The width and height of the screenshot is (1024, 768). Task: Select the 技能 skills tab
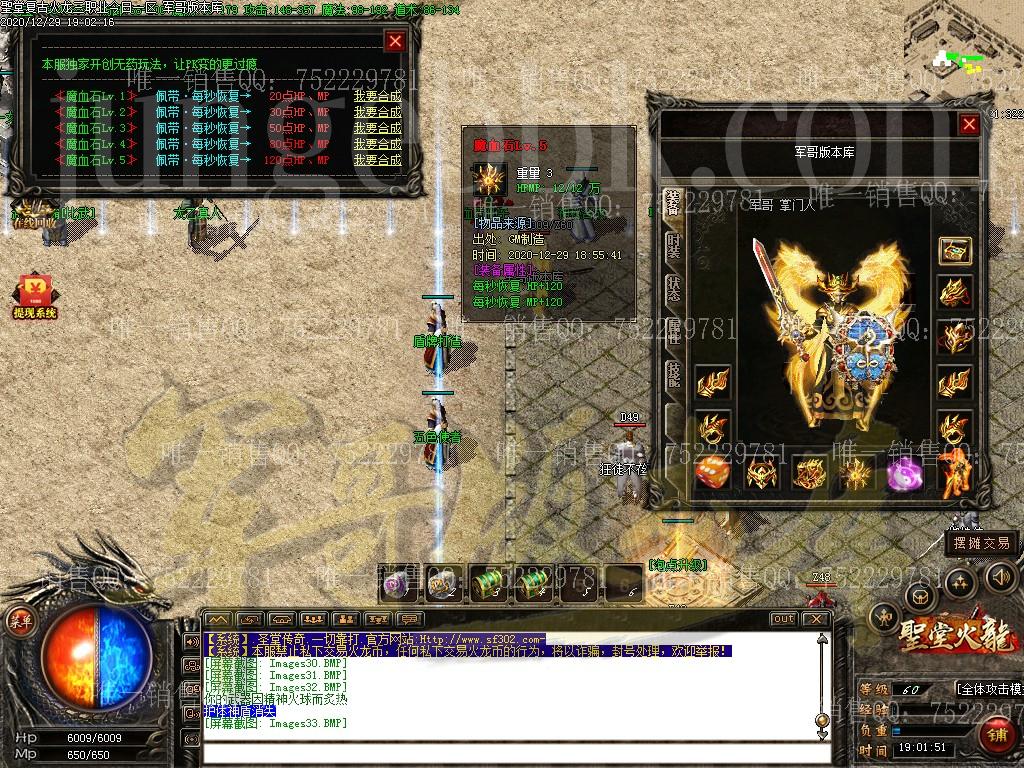coord(674,375)
